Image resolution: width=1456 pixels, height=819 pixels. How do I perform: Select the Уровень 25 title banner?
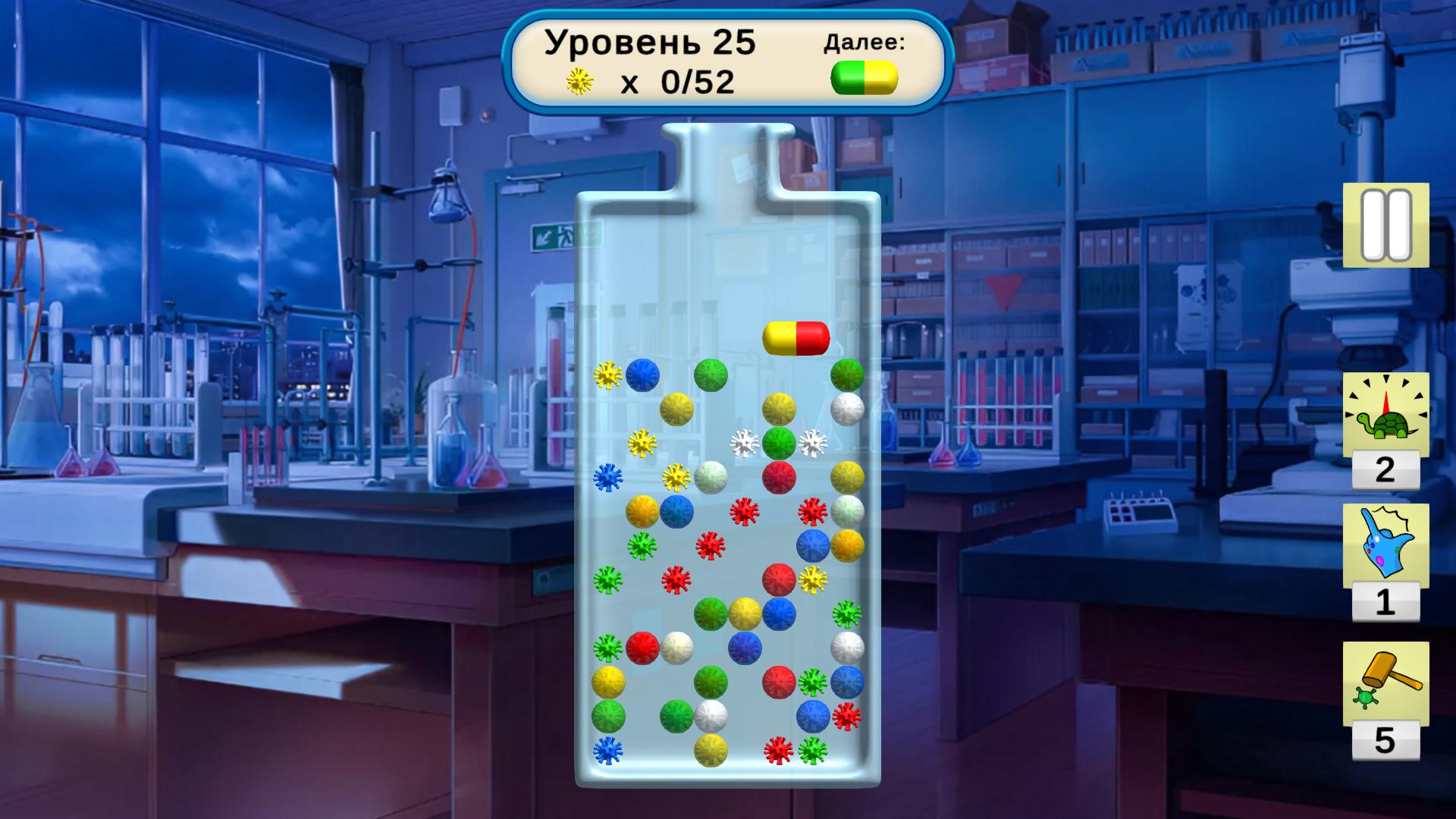[x=650, y=42]
